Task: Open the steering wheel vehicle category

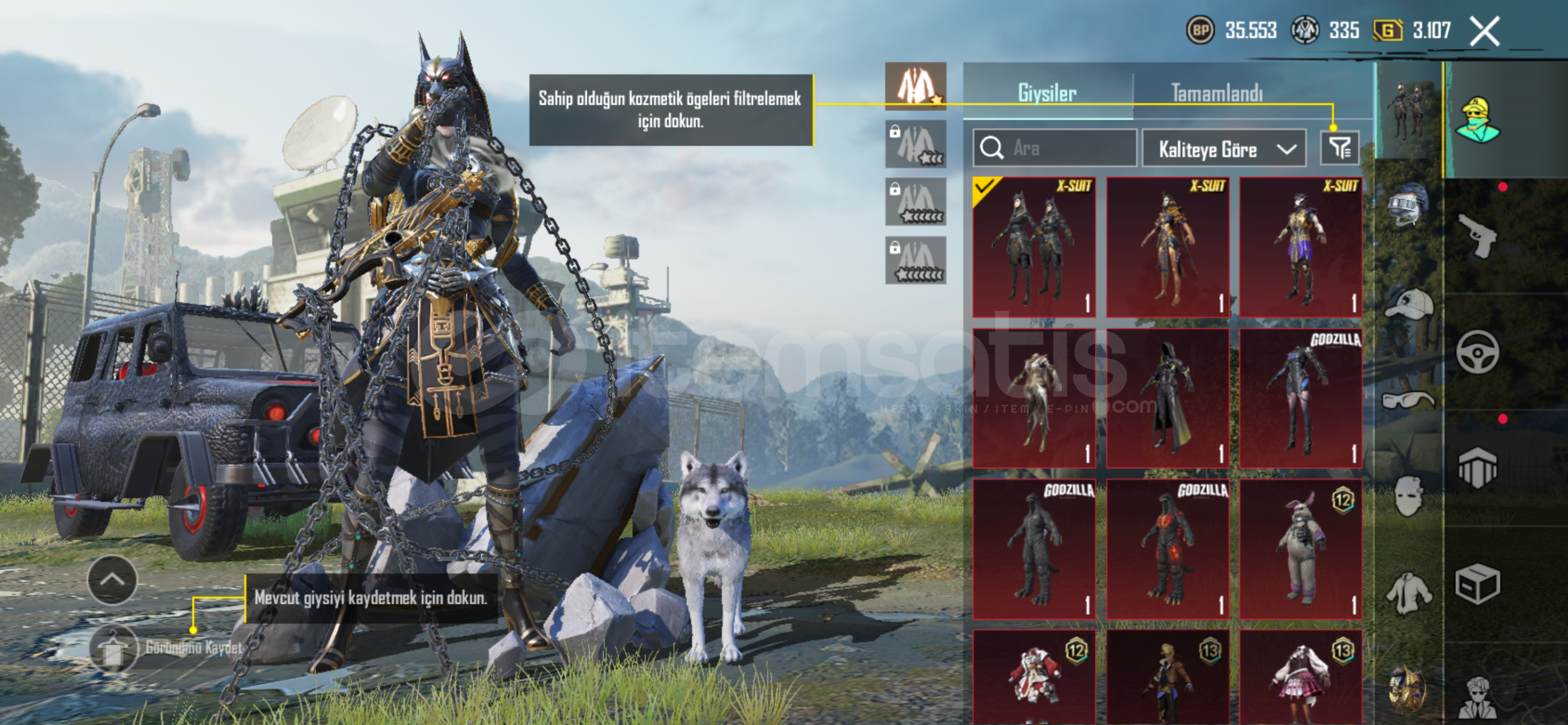Action: point(1477,352)
